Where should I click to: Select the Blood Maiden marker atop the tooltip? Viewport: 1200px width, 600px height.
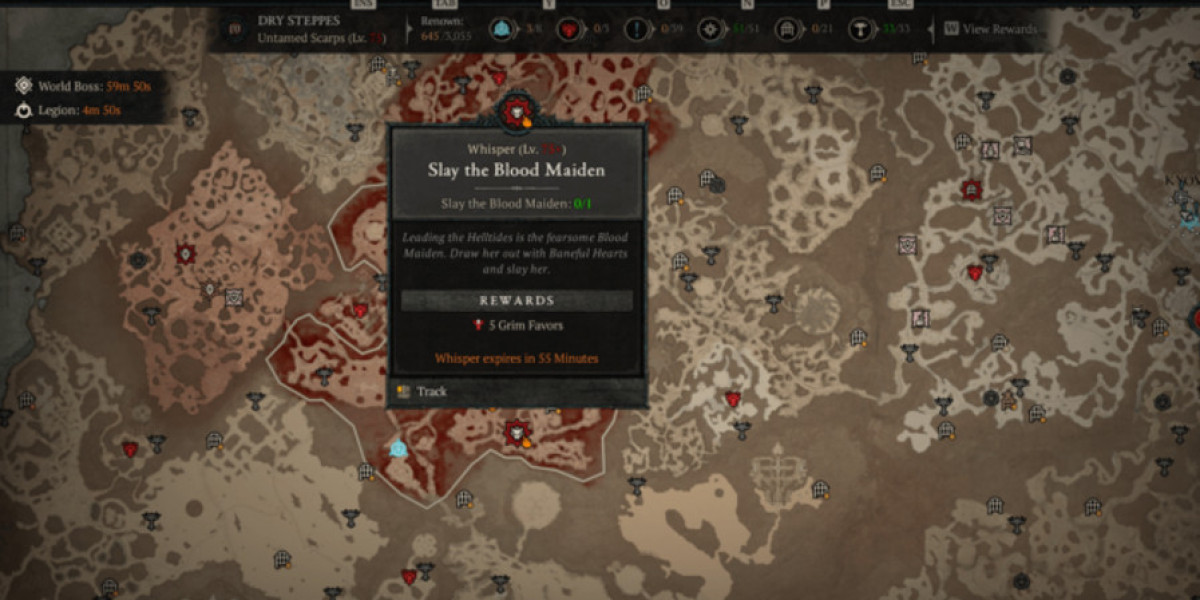(x=517, y=113)
